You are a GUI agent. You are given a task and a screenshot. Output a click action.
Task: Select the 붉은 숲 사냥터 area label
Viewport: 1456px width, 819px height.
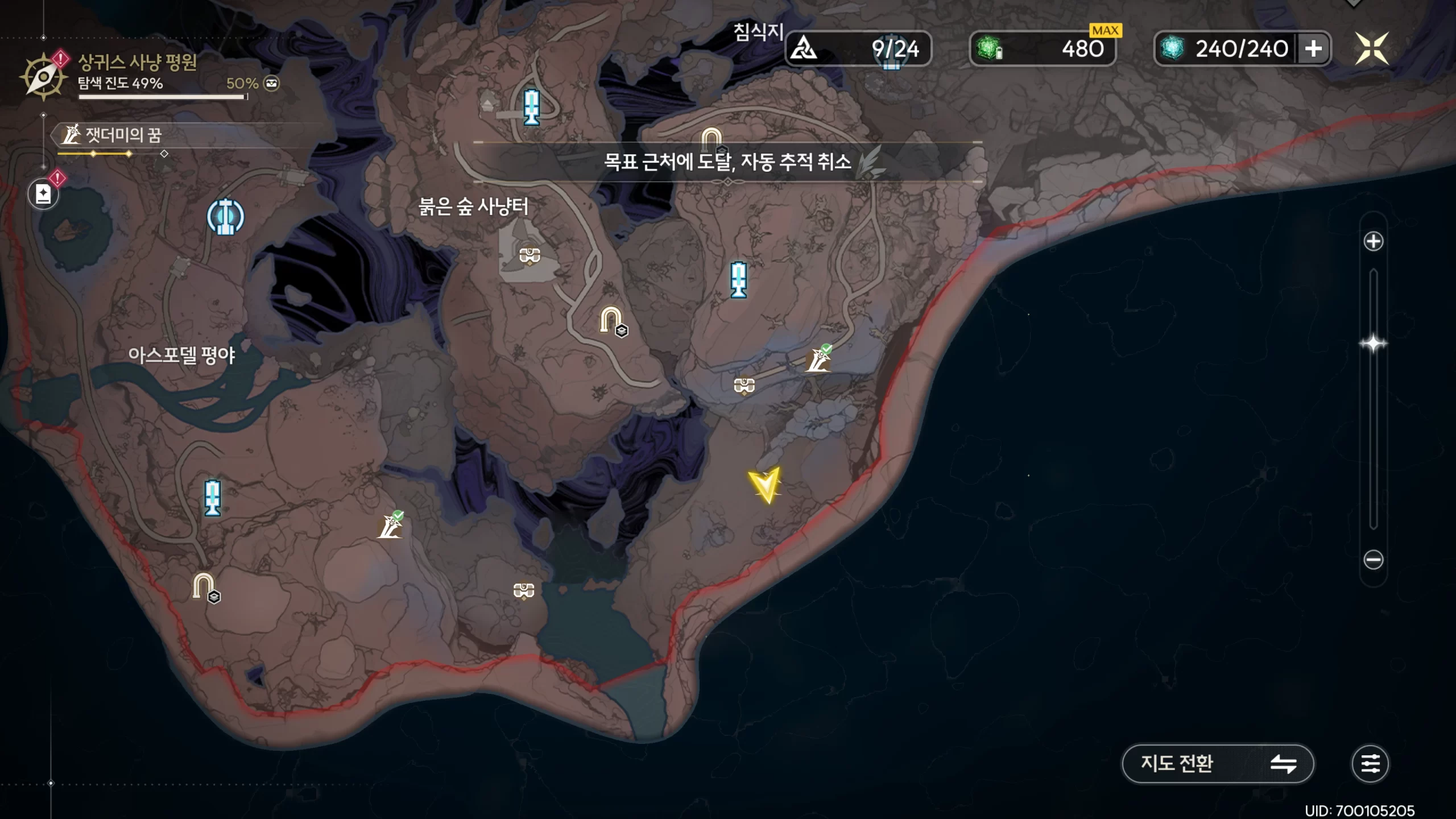473,206
